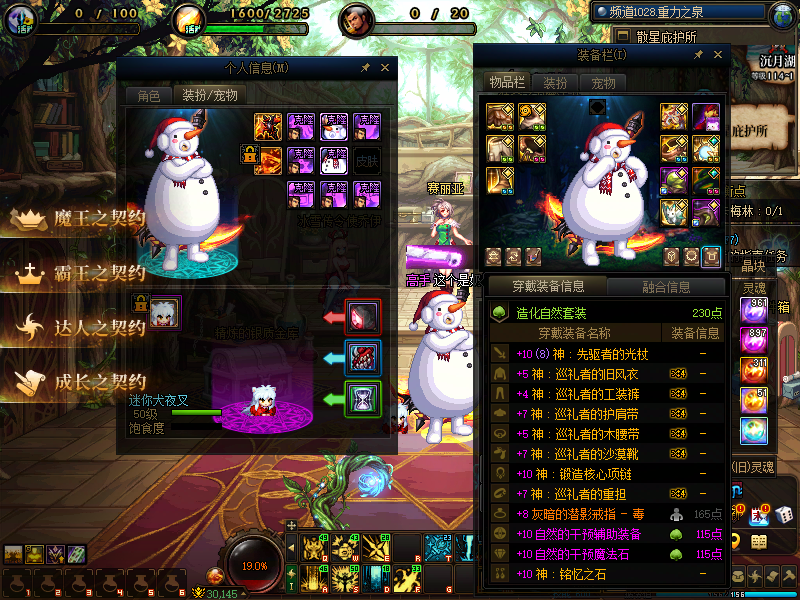This screenshot has height=600, width=800.
Task: Show the 穿戴装备信息 worn equipment info
Action: pyautogui.click(x=548, y=287)
